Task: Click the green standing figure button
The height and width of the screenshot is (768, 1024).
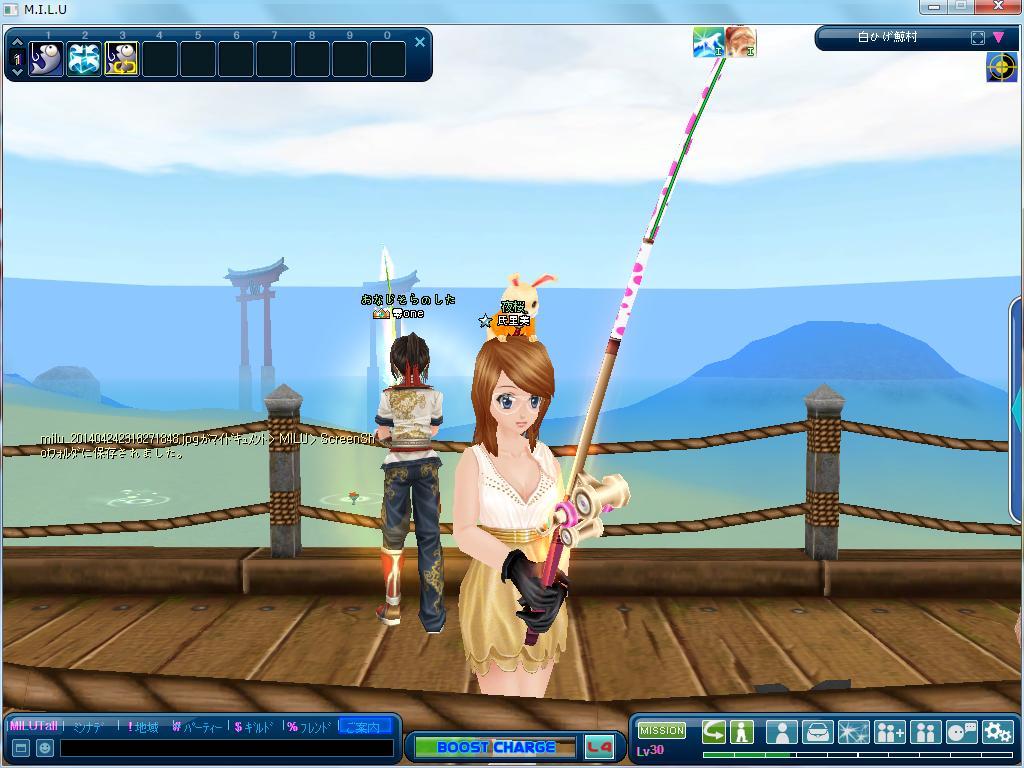Action: pyautogui.click(x=742, y=732)
